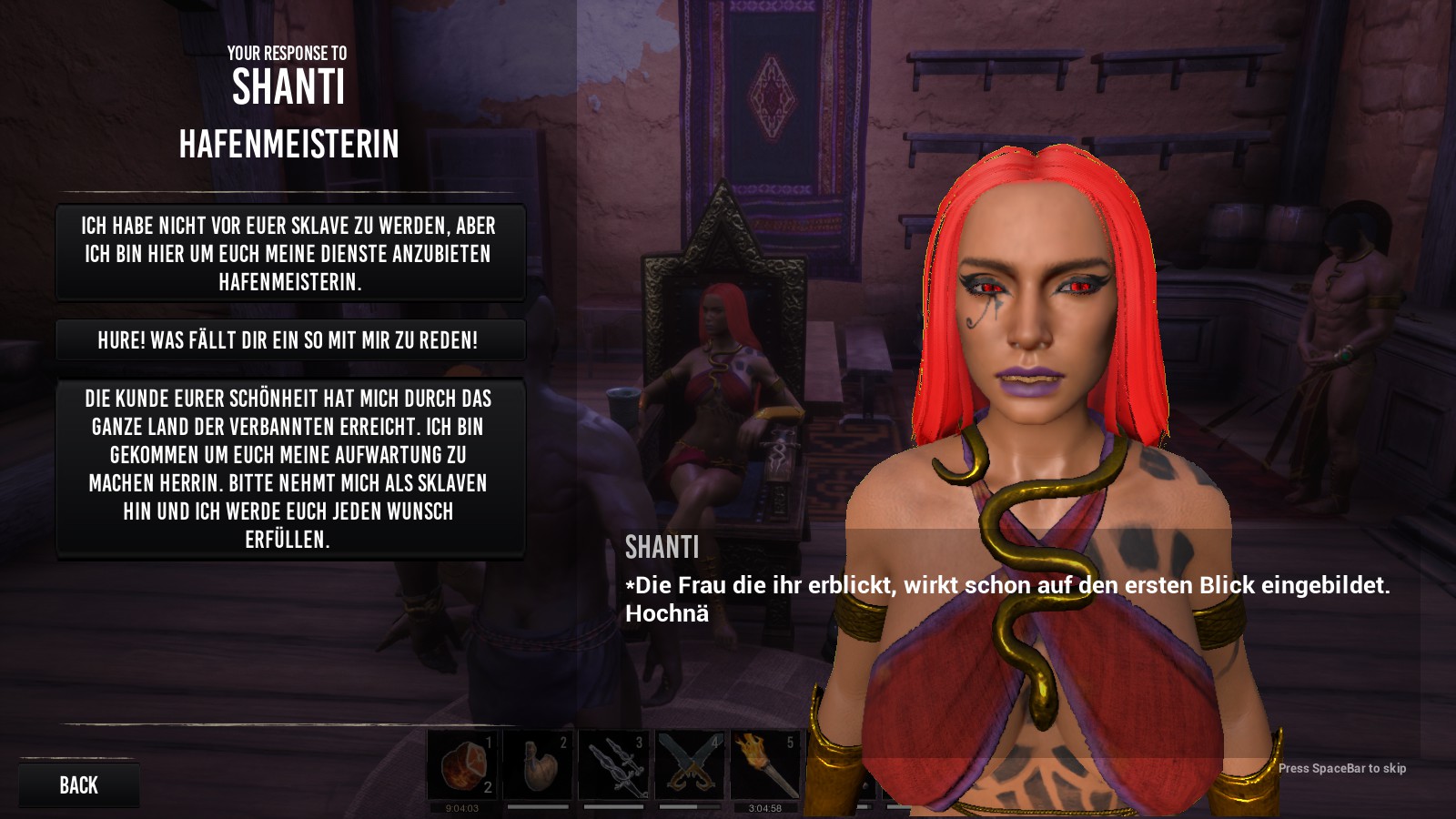
Task: Select the cooked meat in hotbar slot 1
Action: click(x=462, y=765)
